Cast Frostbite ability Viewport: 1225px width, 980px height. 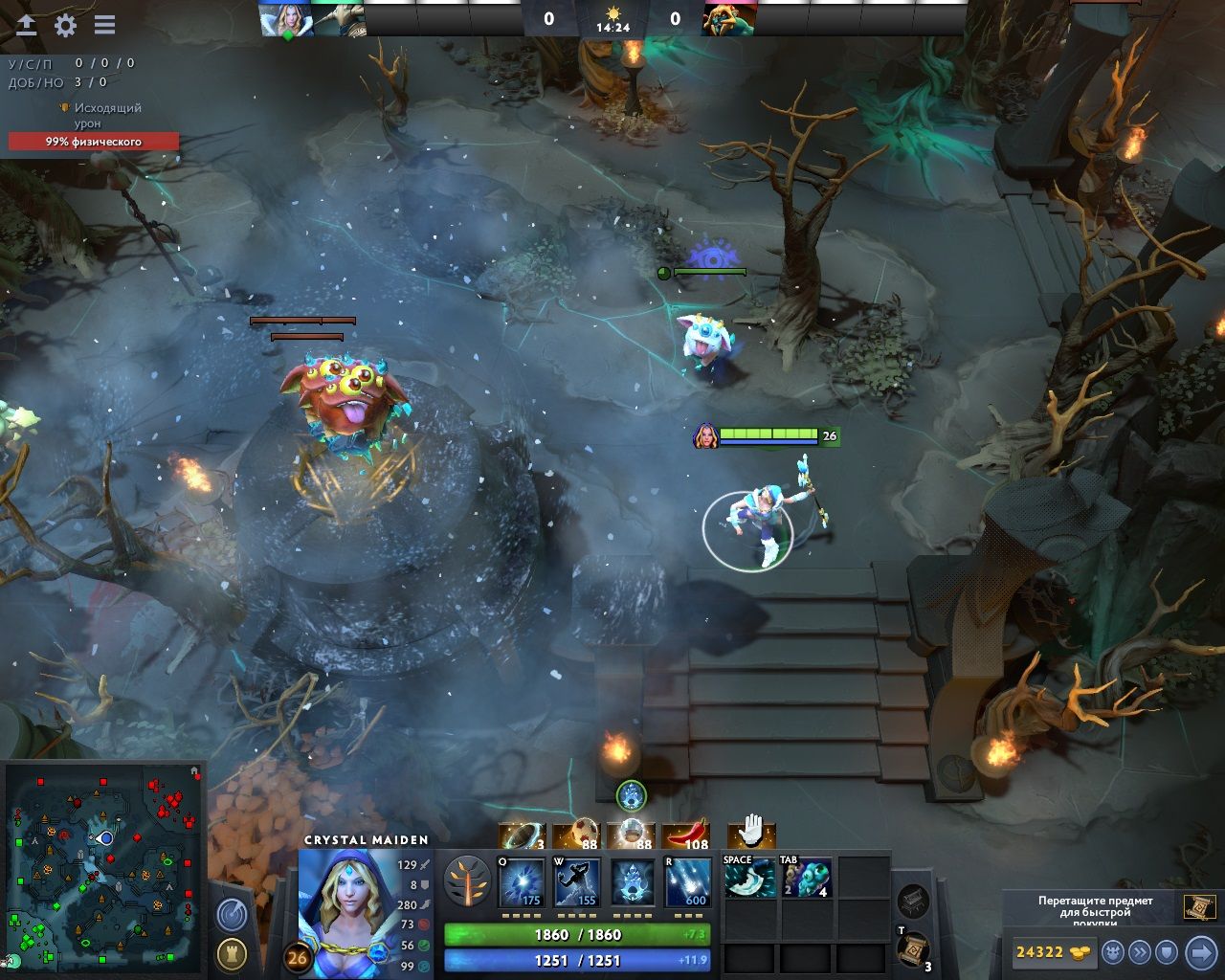(x=578, y=882)
